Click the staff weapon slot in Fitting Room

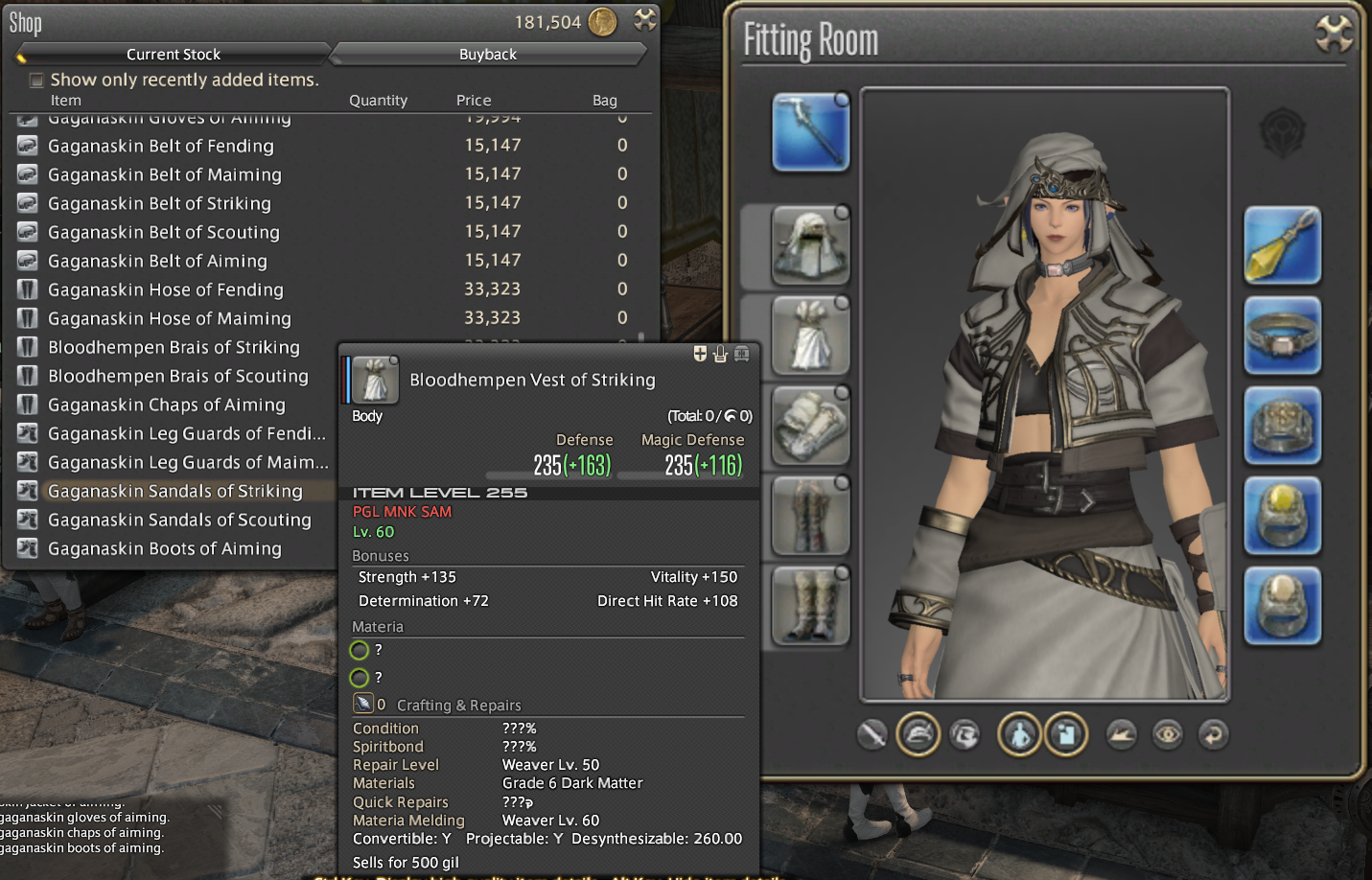point(810,132)
